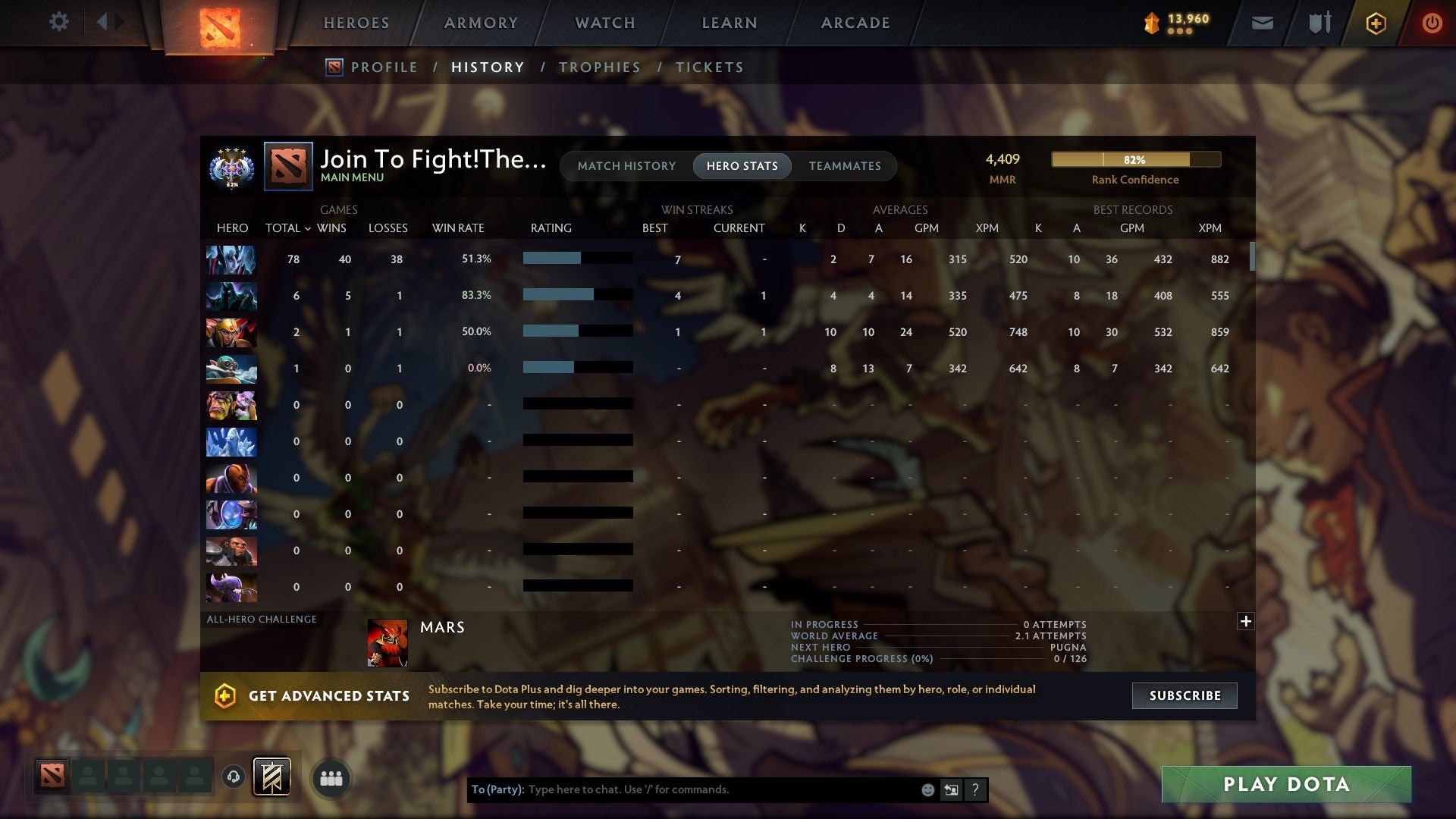
Task: Click the shield and sword loadout icon
Action: pos(1319,24)
